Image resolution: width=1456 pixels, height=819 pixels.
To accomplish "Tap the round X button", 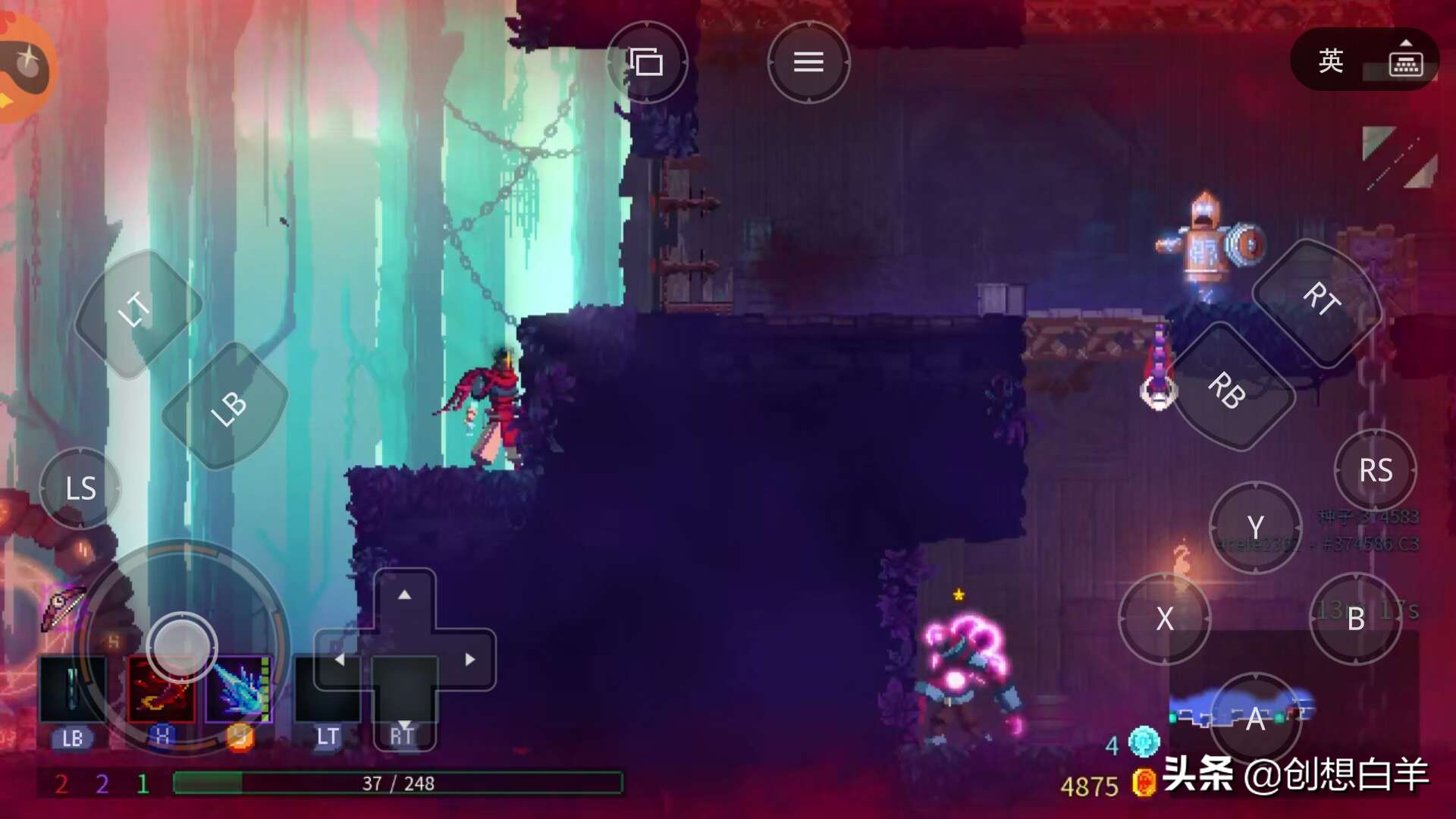I will tap(1164, 619).
